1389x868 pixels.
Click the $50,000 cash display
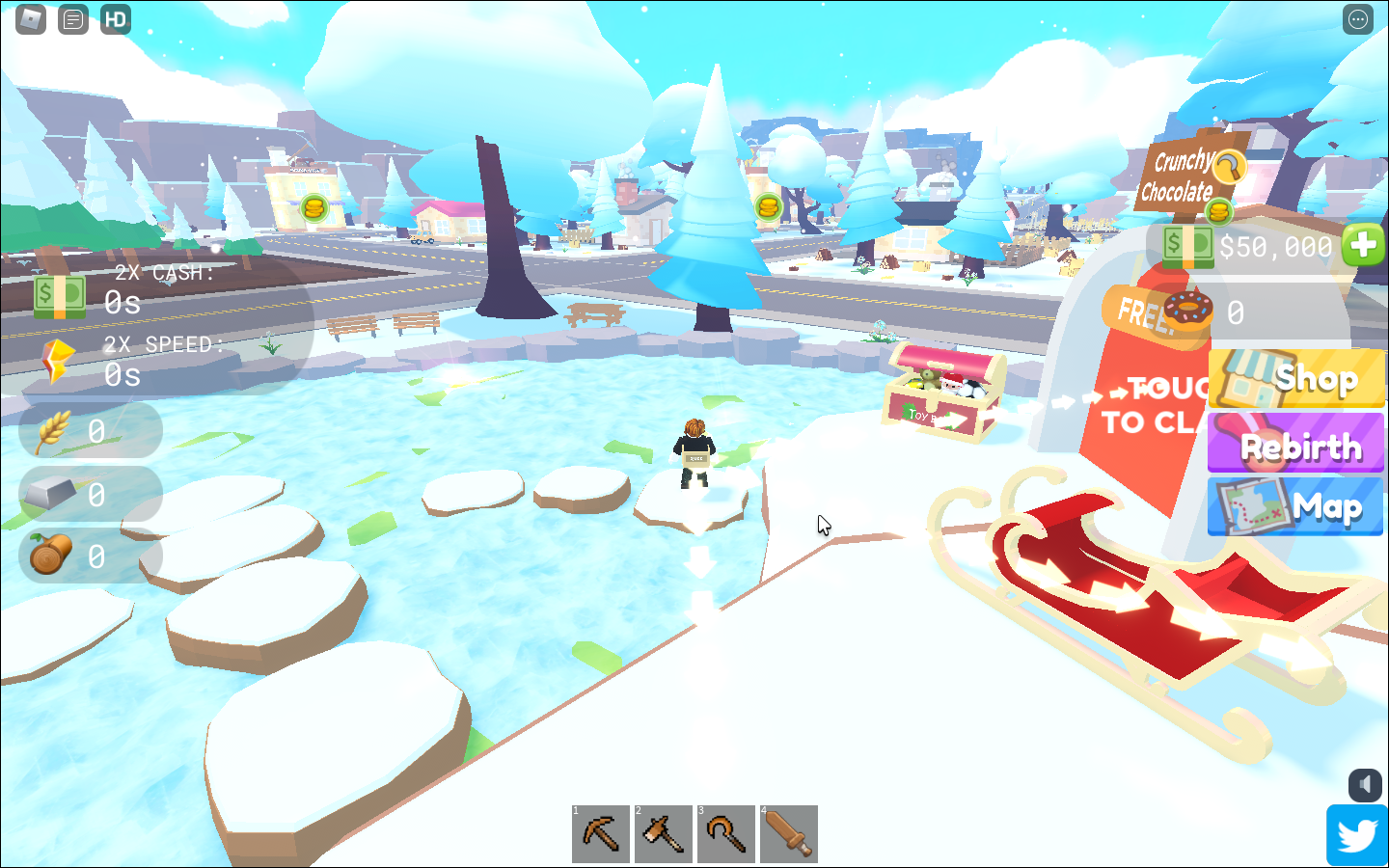[x=1275, y=247]
